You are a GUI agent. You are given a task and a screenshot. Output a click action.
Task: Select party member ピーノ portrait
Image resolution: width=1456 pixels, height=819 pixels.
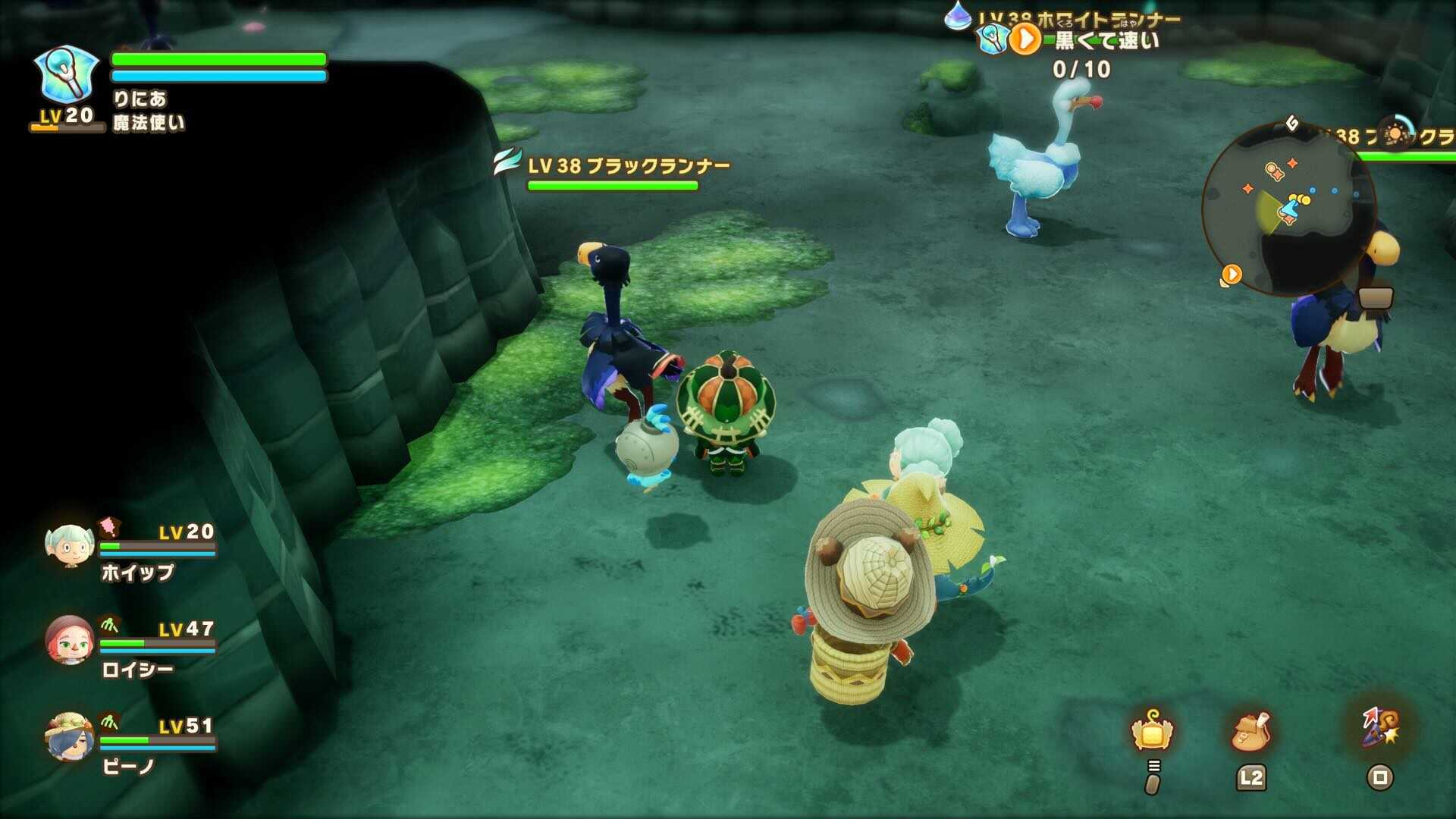pyautogui.click(x=69, y=737)
